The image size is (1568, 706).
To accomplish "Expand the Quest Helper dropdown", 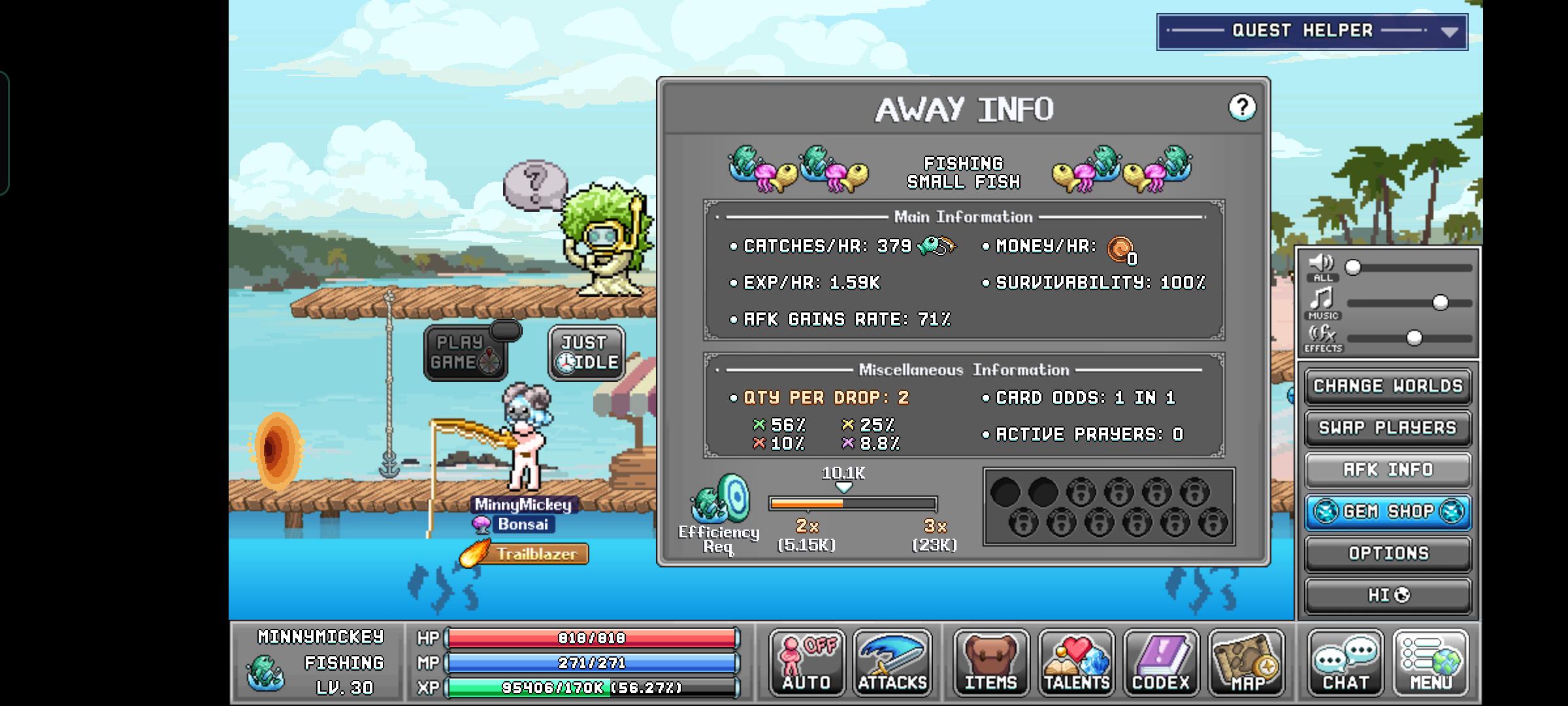I will coord(1448,32).
